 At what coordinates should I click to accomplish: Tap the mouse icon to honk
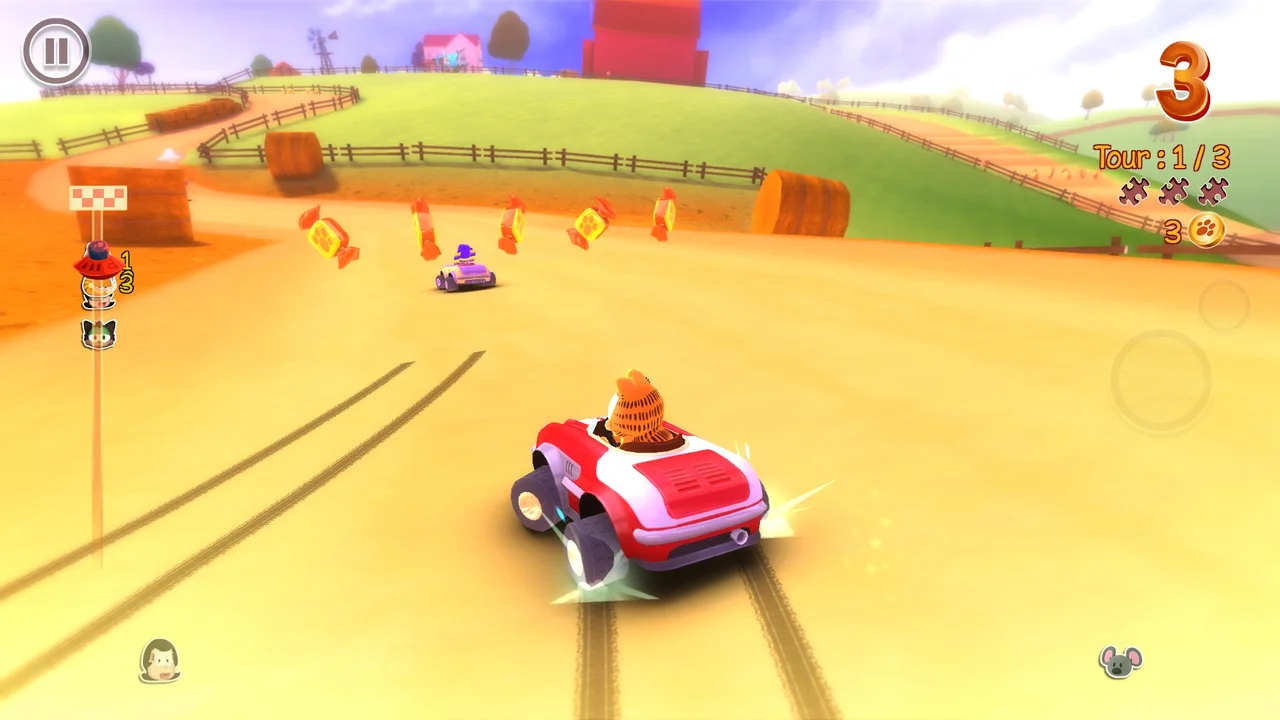[x=1121, y=662]
